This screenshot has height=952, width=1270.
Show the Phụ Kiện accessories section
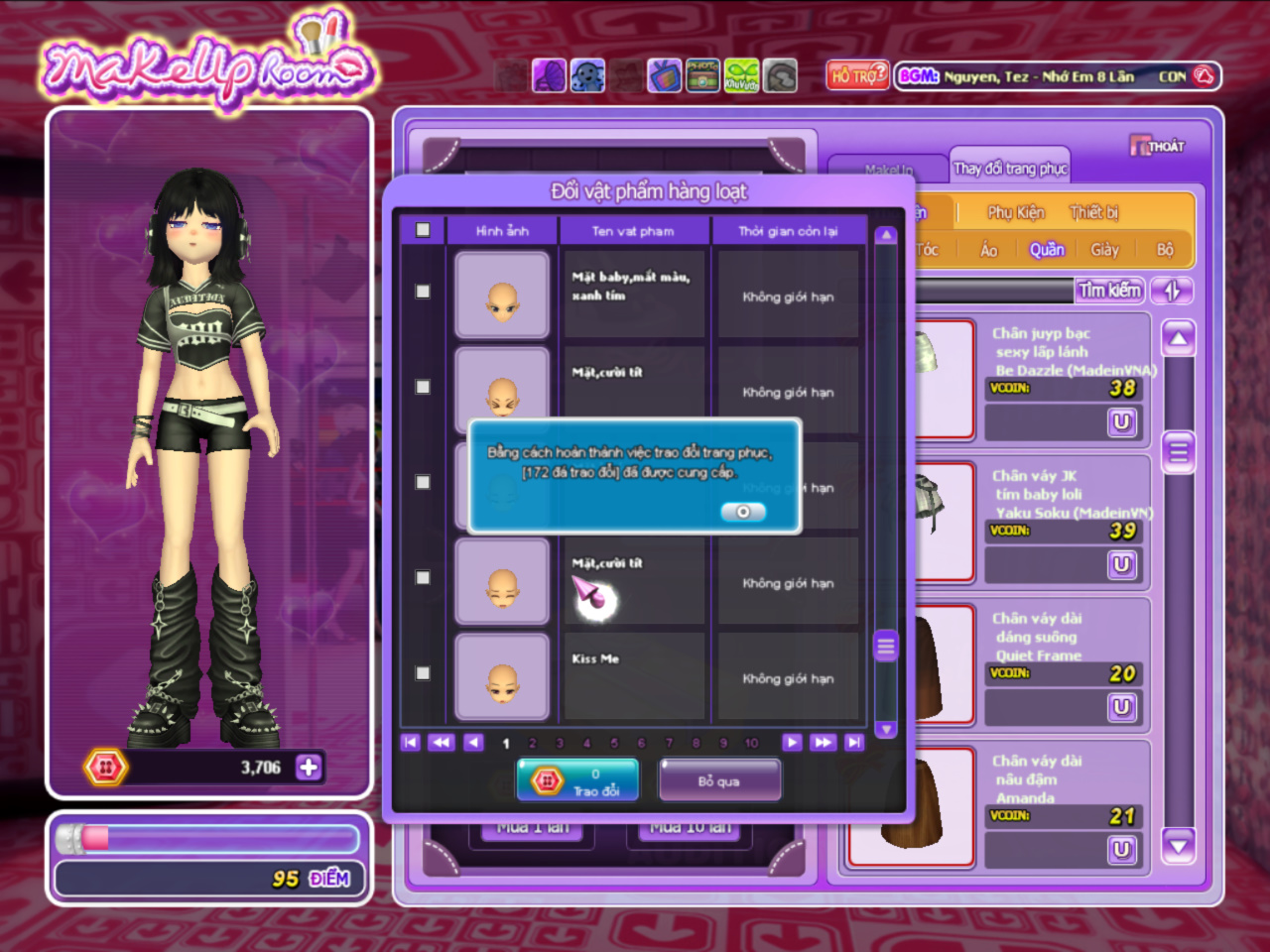coord(1015,212)
